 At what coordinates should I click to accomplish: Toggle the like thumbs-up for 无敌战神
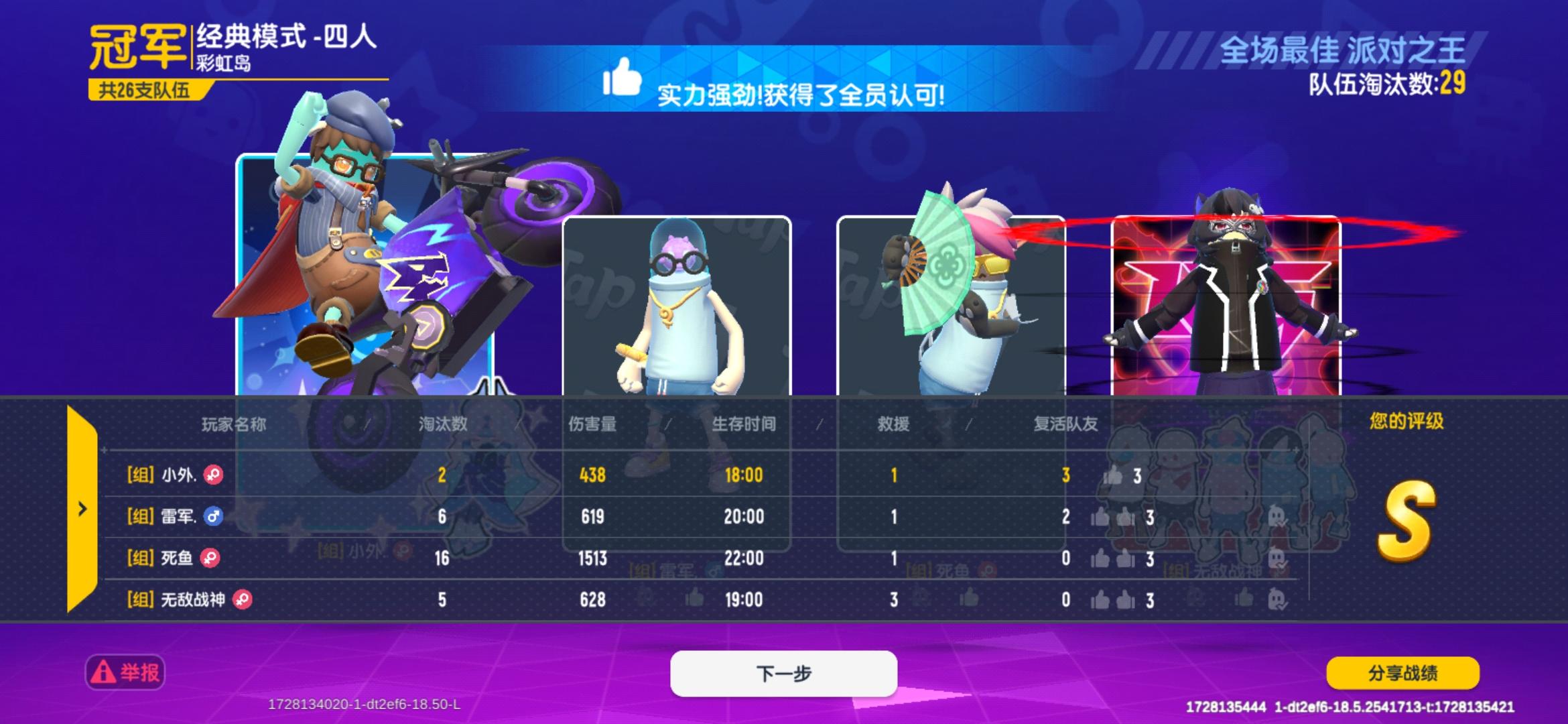click(x=1100, y=600)
